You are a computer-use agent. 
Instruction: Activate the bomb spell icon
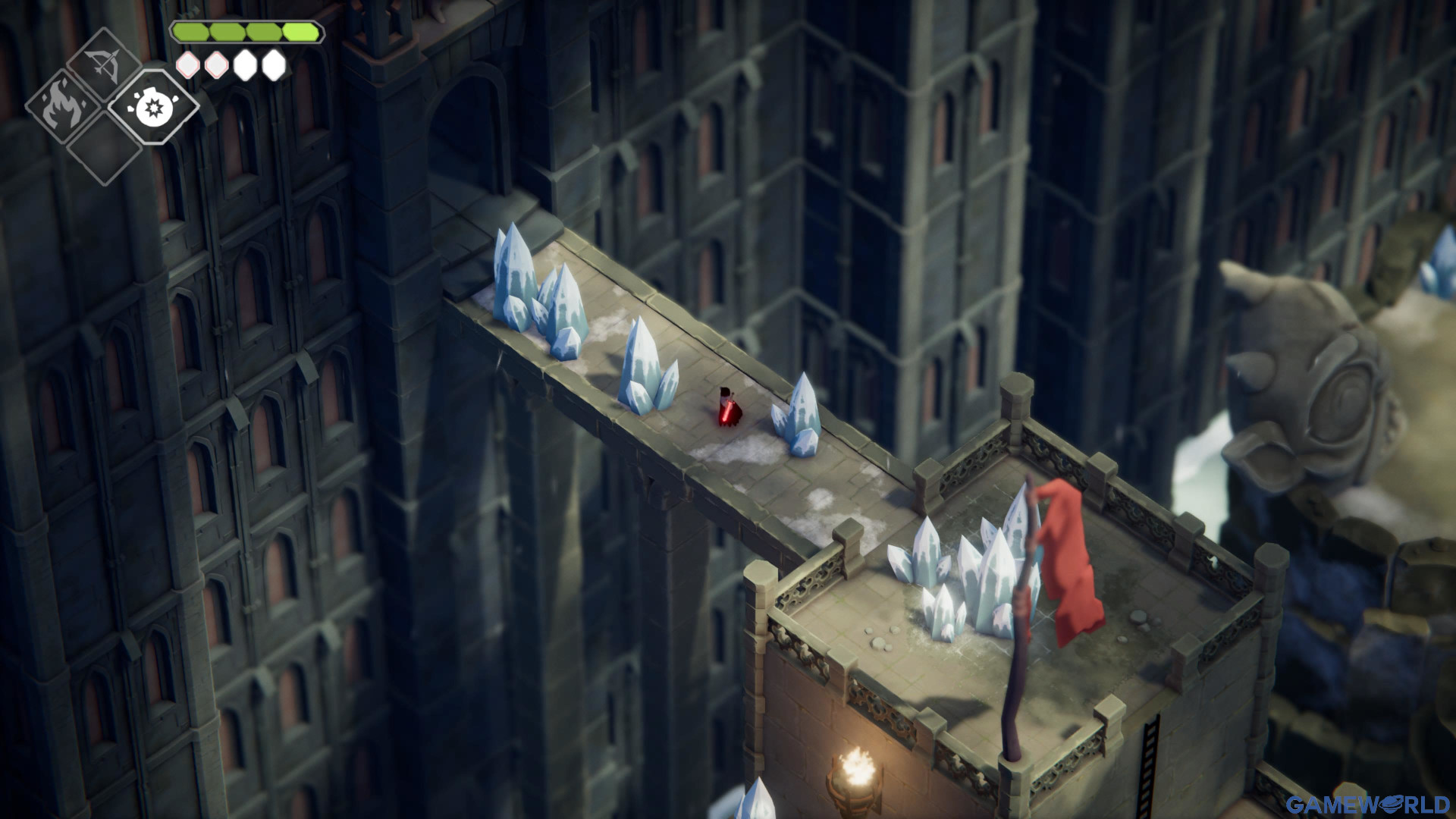click(x=152, y=107)
